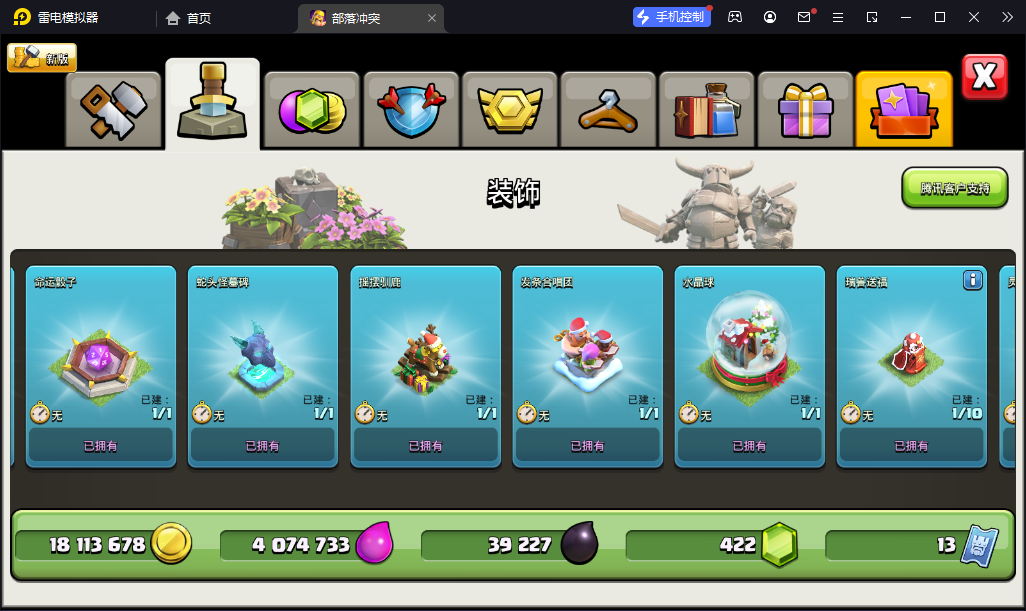Close the shop with the red X
The width and height of the screenshot is (1026, 611).
click(x=984, y=77)
